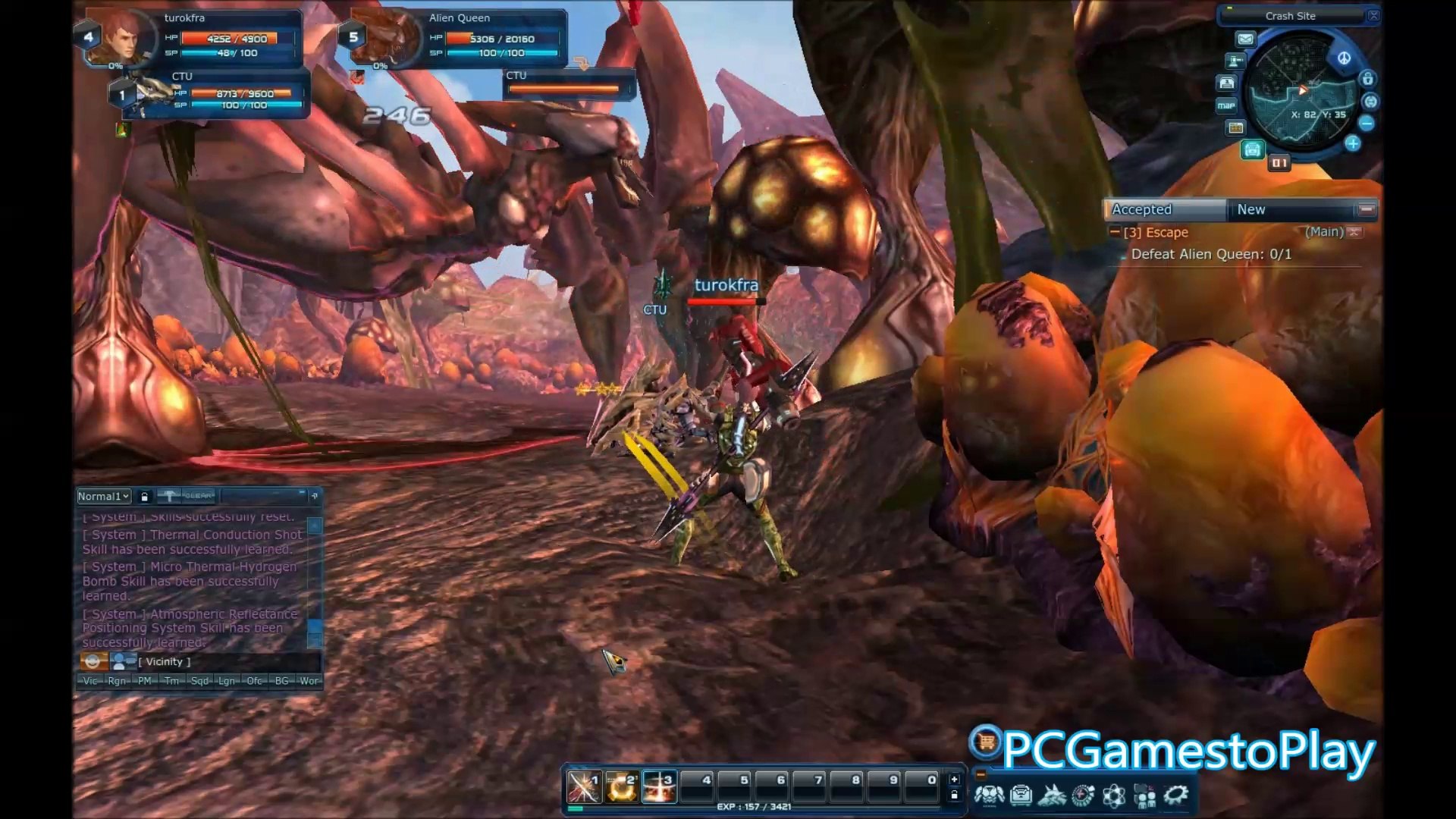Clear the chat log with the CLEAR button

click(x=197, y=496)
